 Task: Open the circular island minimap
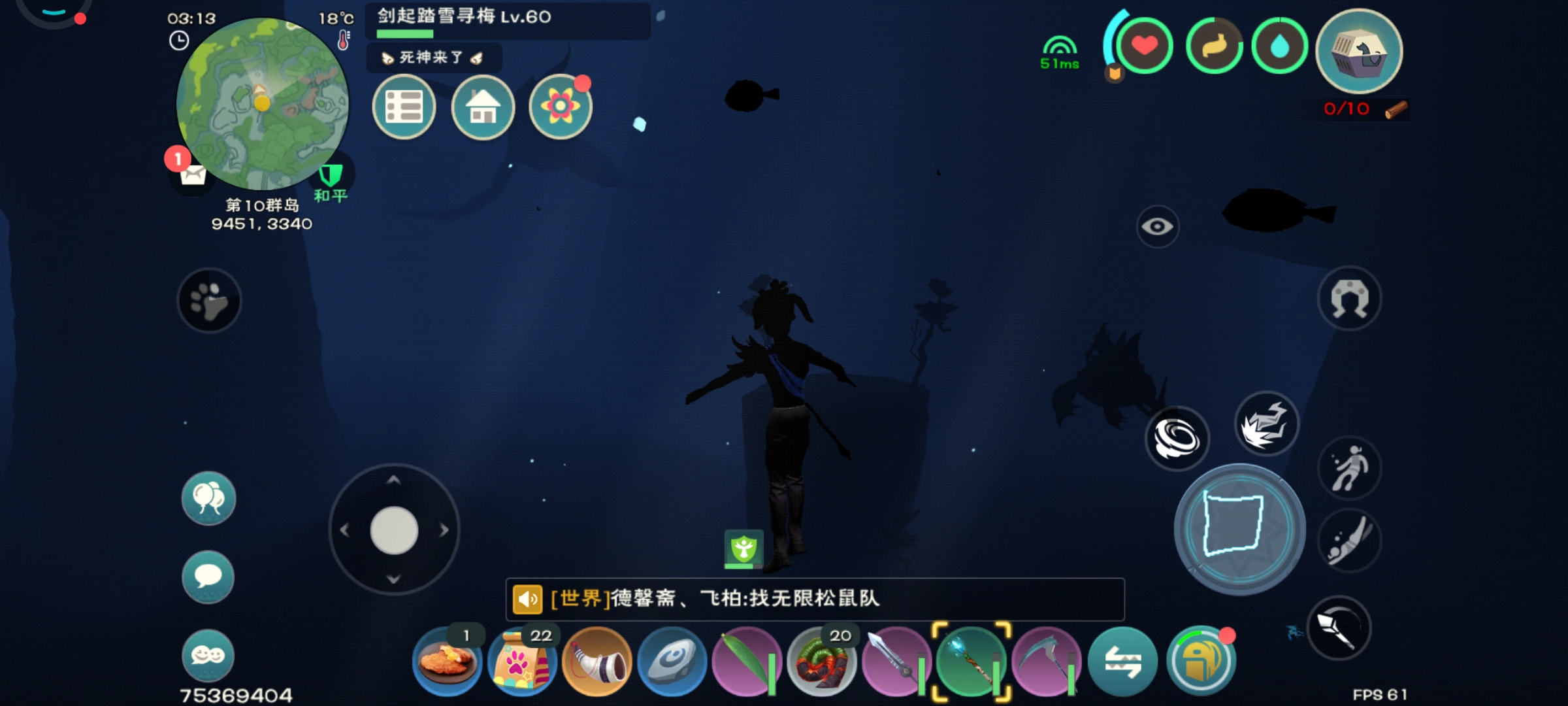(262, 103)
